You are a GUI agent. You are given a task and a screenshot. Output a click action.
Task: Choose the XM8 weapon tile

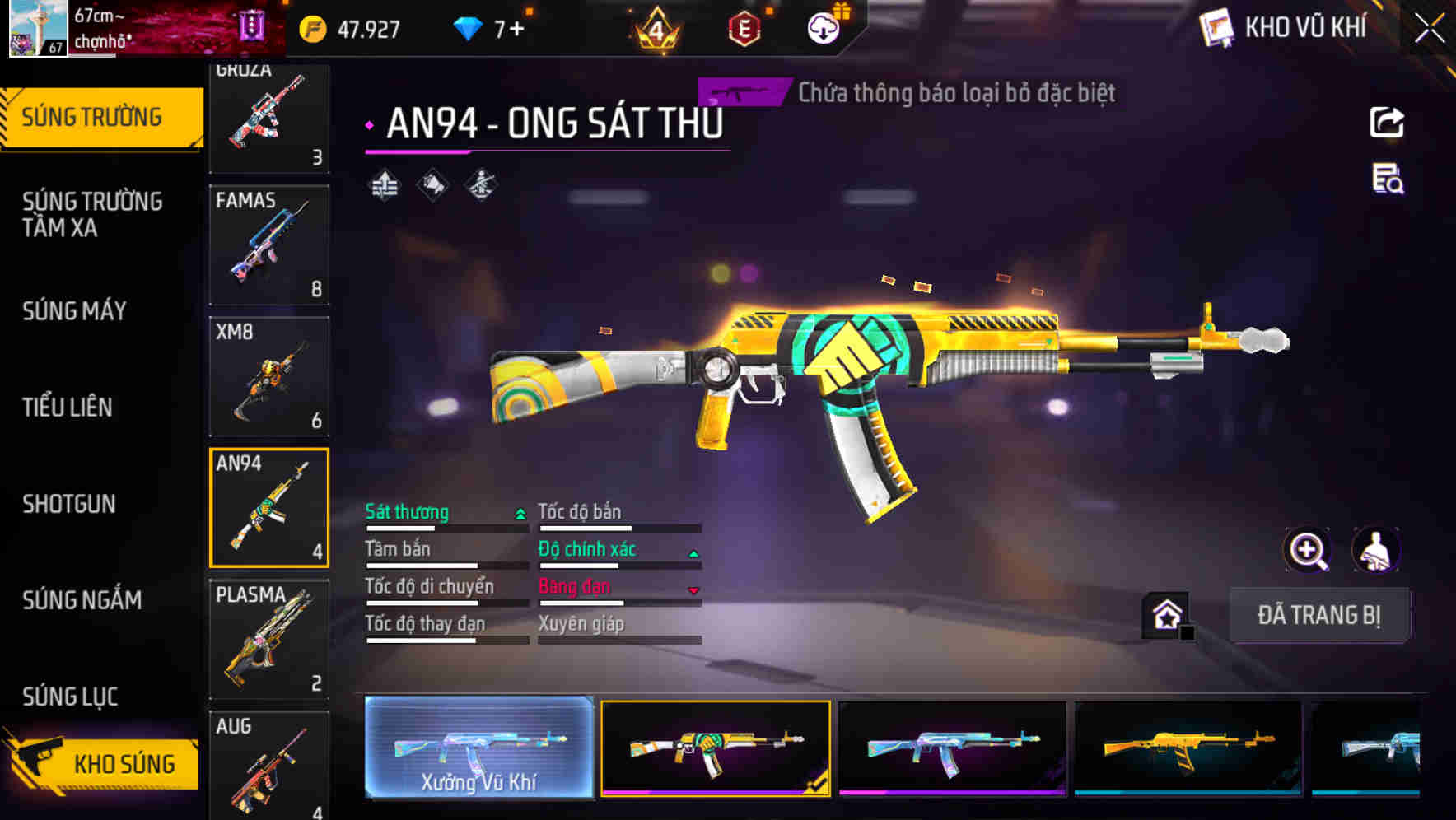(269, 376)
